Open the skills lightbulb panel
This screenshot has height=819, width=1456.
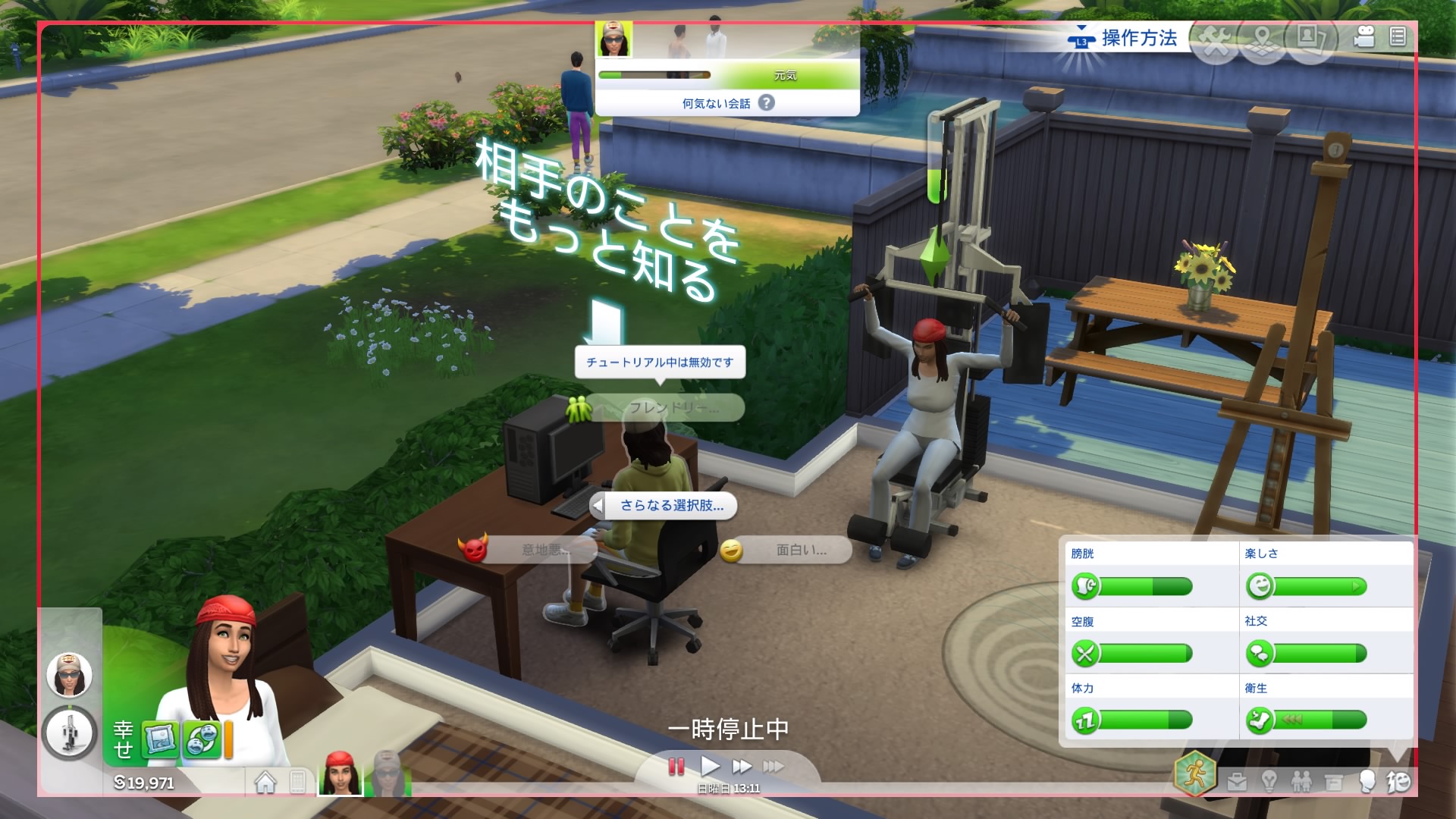click(x=1269, y=781)
